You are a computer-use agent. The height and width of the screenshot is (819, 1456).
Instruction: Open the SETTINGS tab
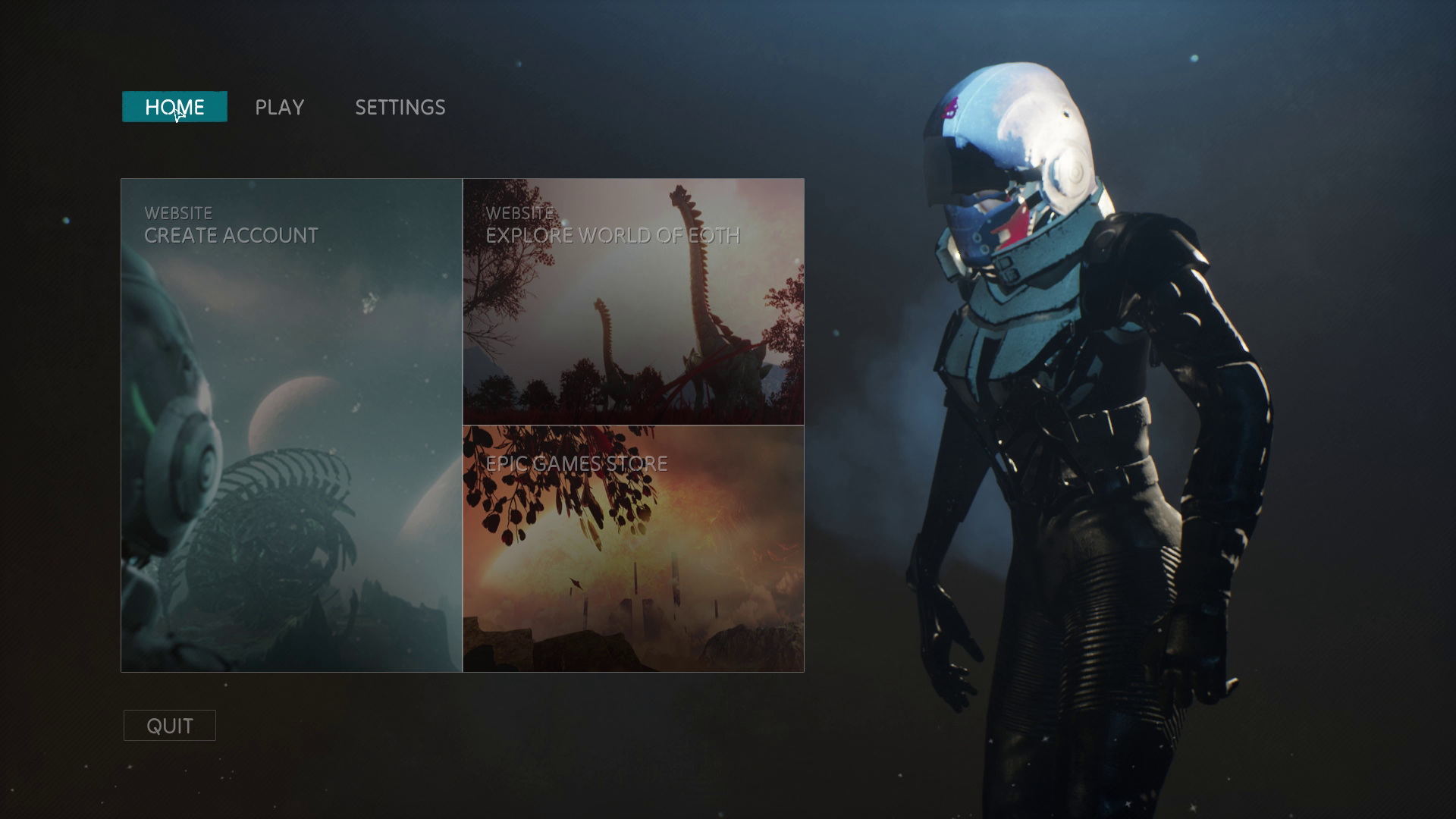tap(400, 107)
